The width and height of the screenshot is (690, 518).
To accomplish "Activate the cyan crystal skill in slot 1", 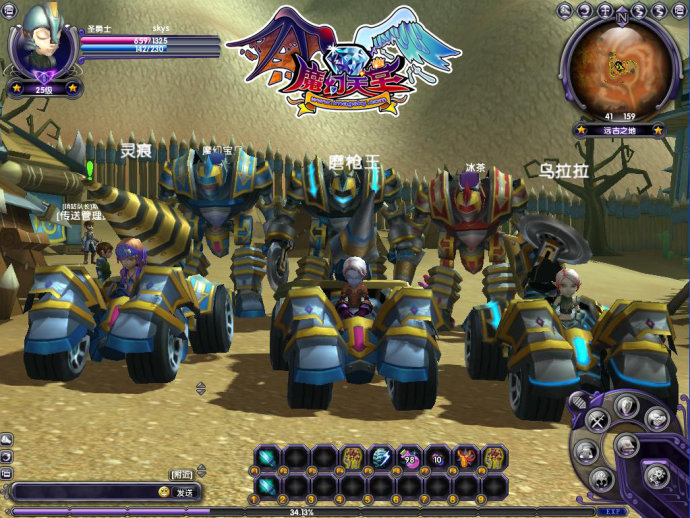I will click(266, 486).
